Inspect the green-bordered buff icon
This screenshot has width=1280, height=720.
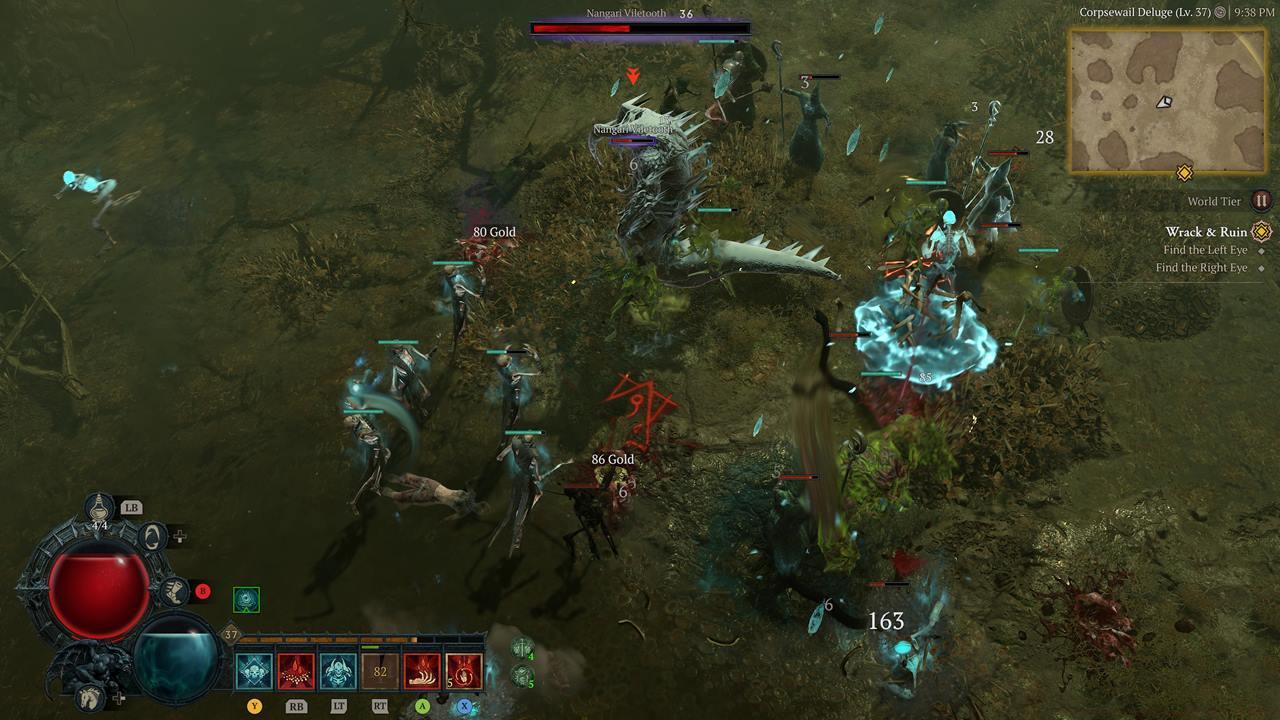click(246, 600)
